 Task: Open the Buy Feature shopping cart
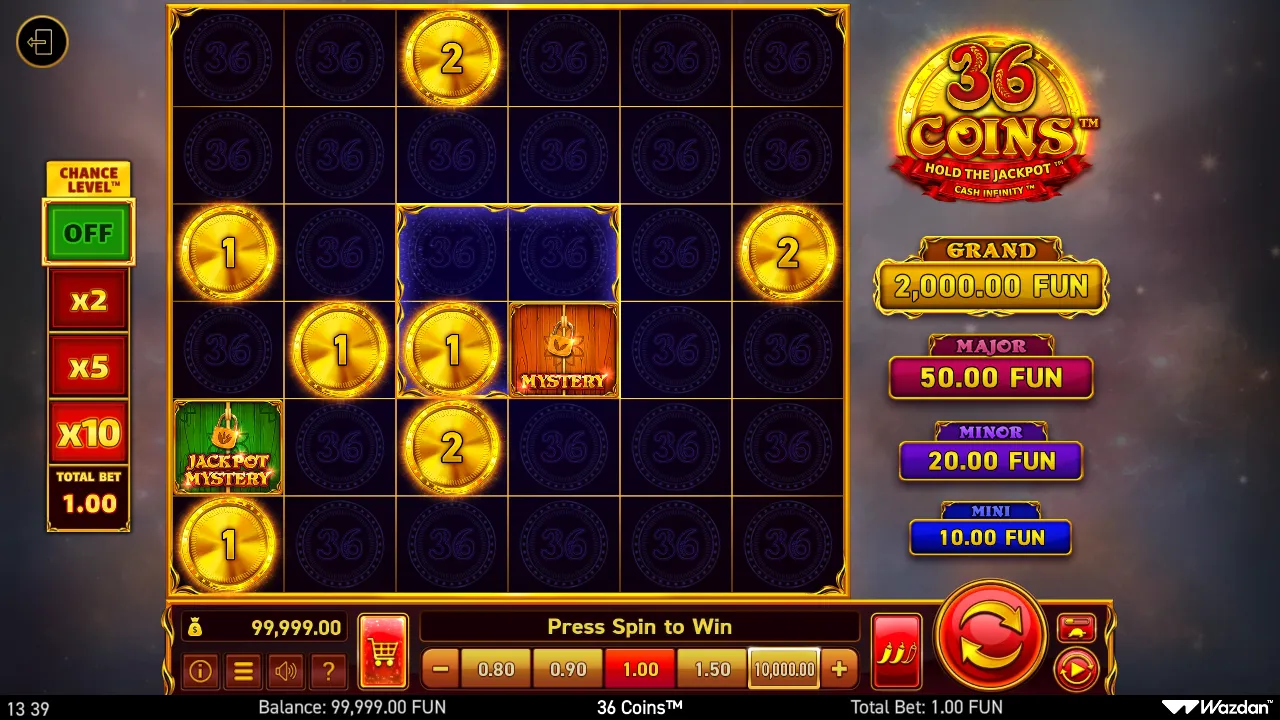point(384,648)
